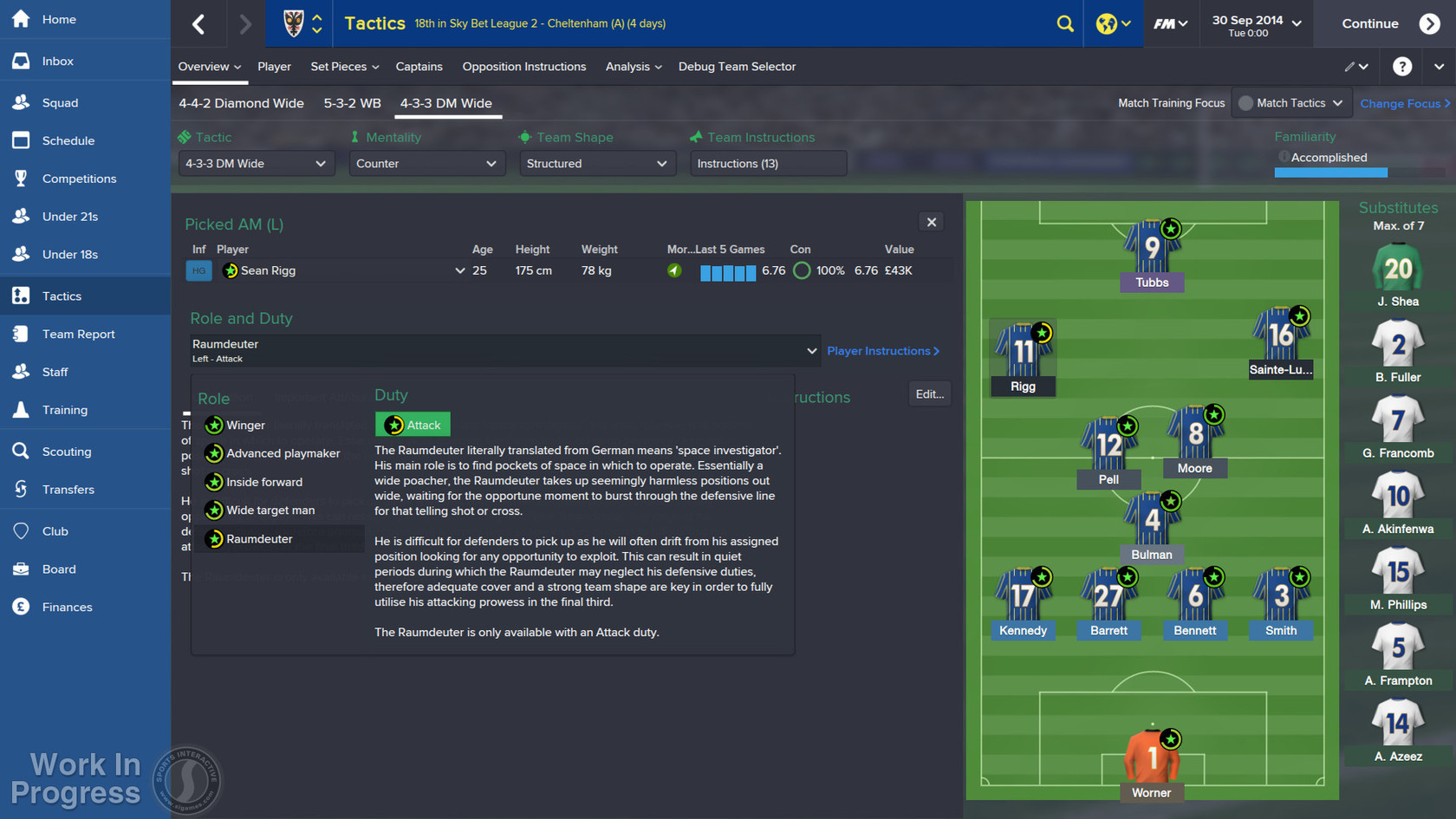Open the Inbox from the sidebar
Viewport: 1456px width, 819px height.
point(57,62)
